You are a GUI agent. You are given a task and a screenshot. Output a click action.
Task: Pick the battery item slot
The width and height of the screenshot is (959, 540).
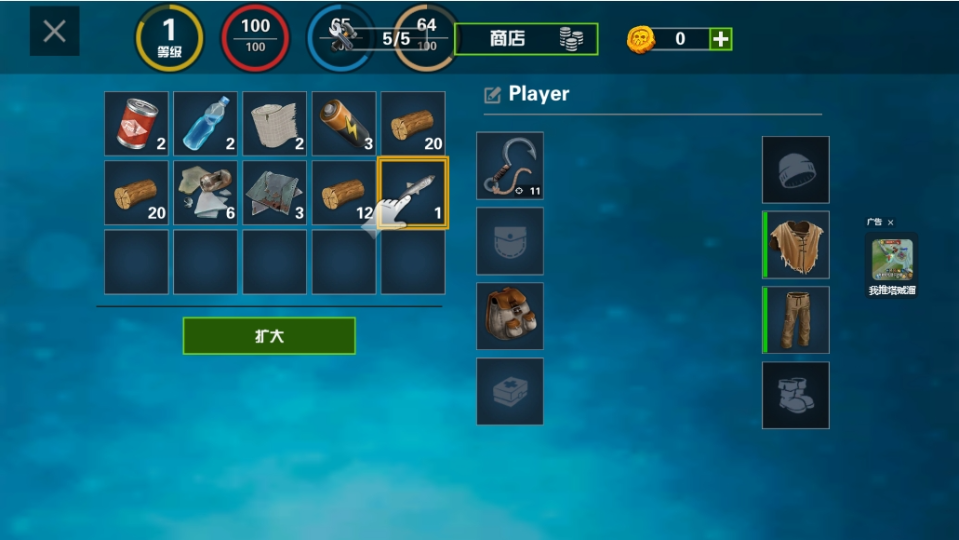pos(344,124)
